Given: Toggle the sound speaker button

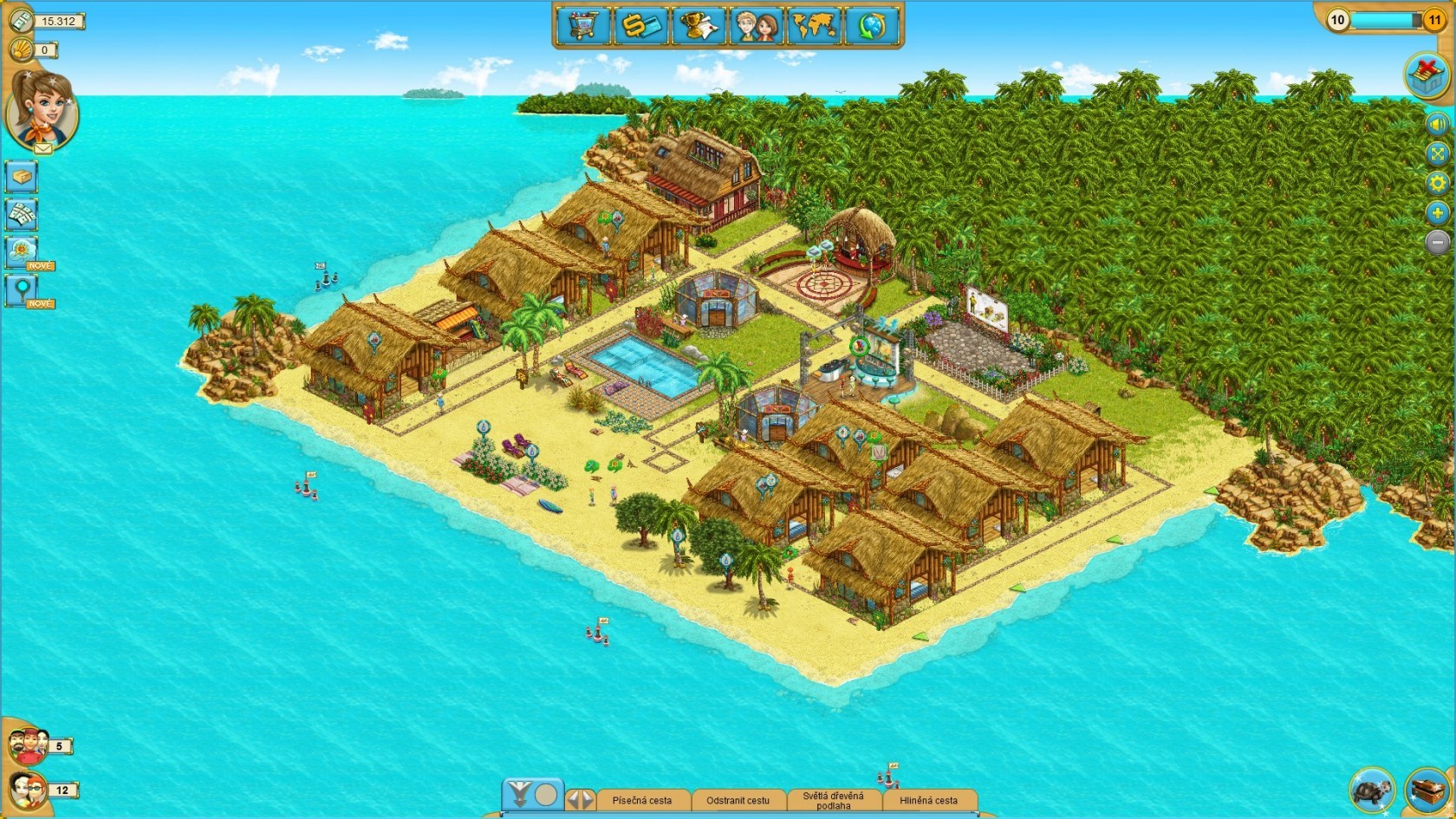Looking at the screenshot, I should [1438, 124].
